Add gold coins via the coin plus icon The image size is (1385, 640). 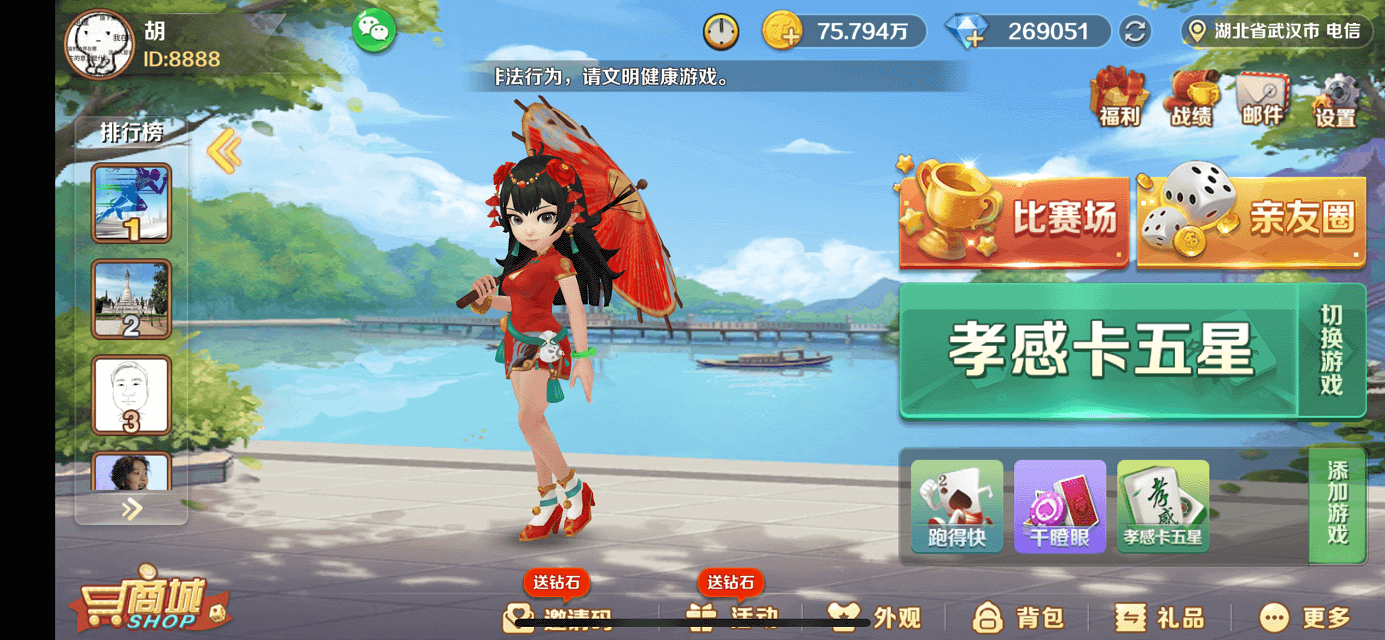tap(783, 32)
